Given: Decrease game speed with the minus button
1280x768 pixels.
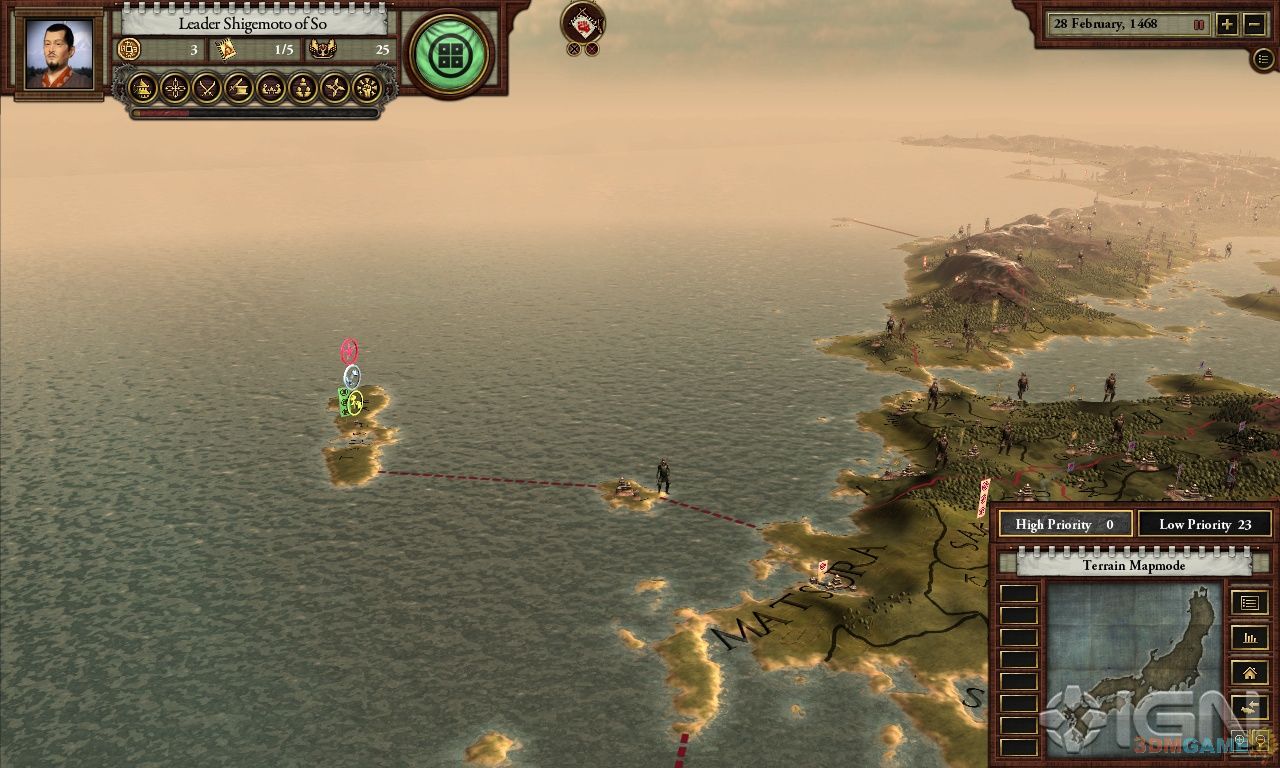Looking at the screenshot, I should tap(1255, 24).
